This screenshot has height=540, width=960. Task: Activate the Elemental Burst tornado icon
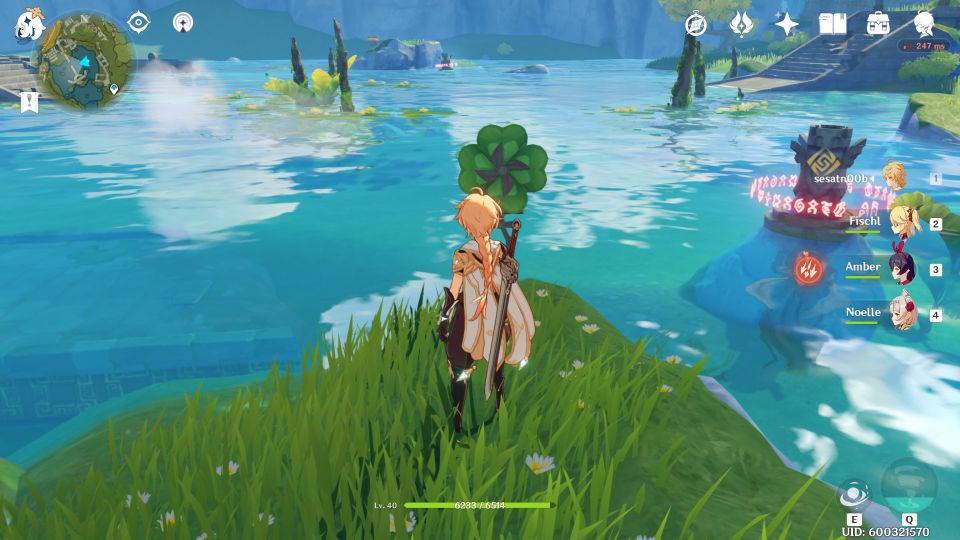click(909, 486)
